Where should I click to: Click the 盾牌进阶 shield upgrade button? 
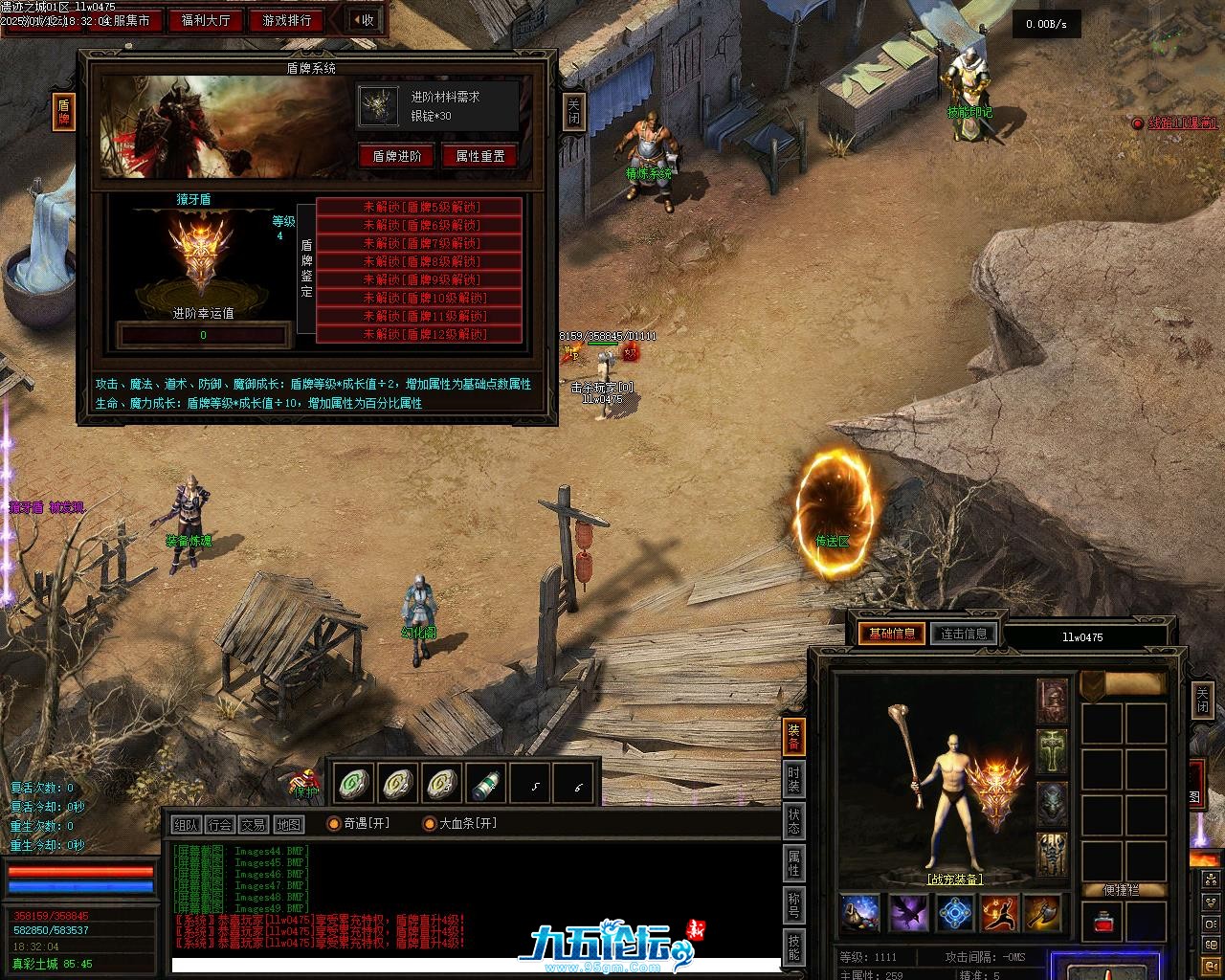(x=397, y=156)
